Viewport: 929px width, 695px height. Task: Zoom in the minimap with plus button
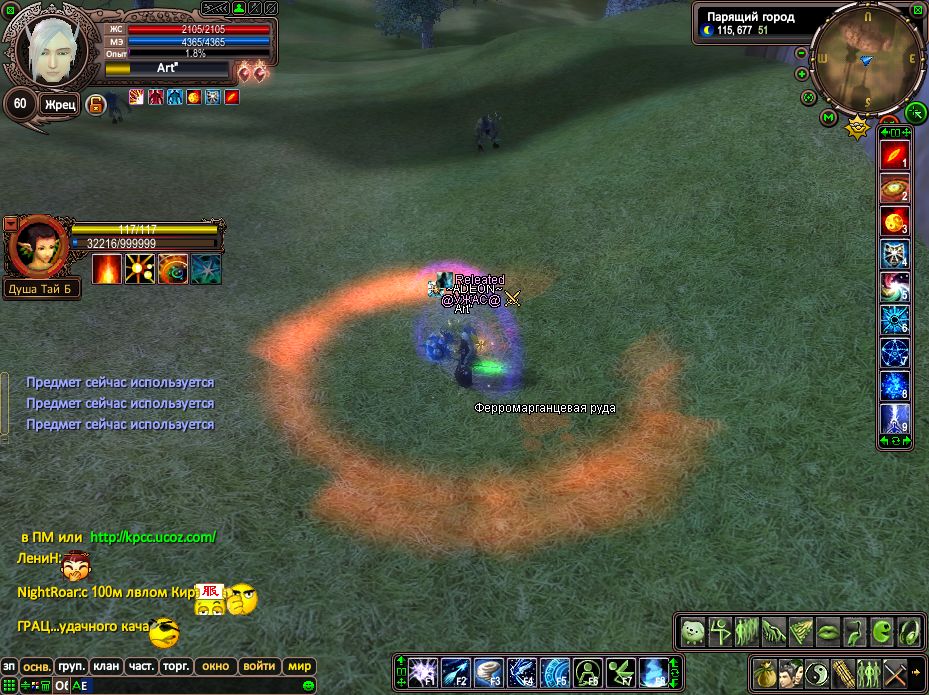coord(801,74)
